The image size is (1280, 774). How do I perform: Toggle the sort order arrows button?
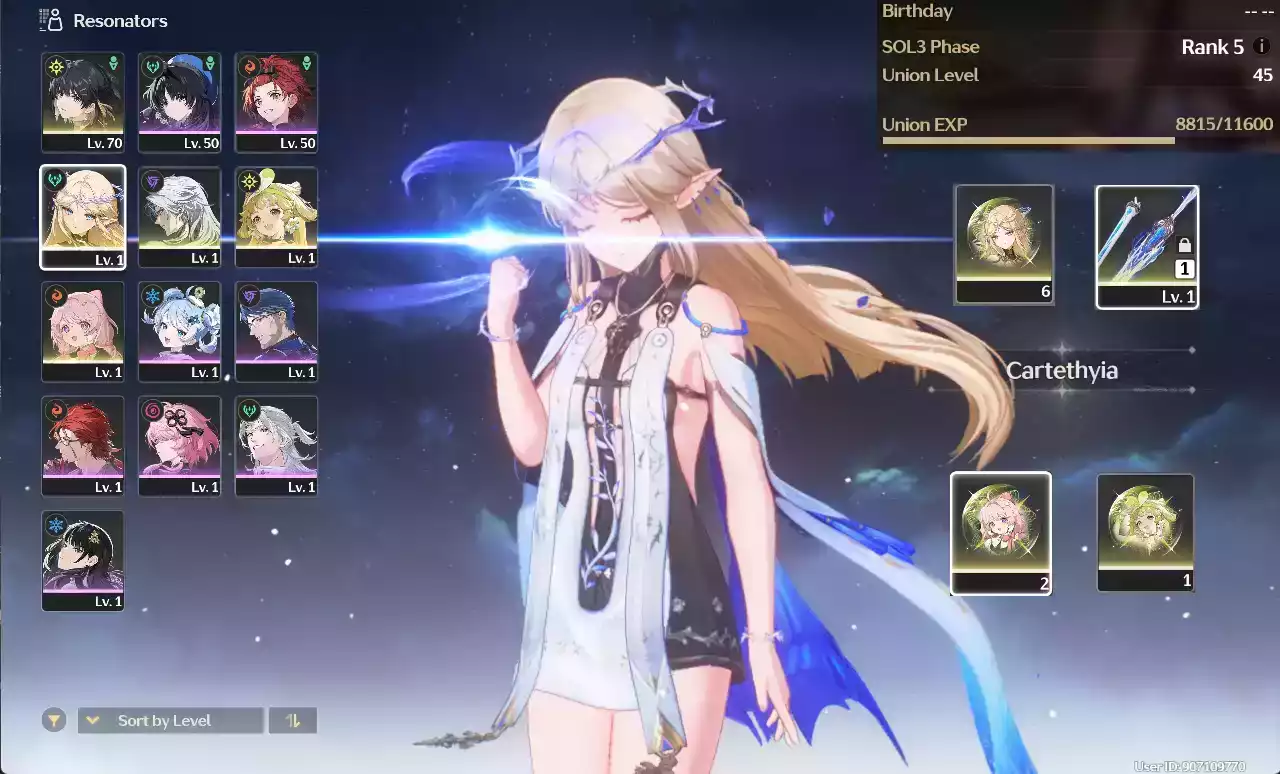pos(293,720)
